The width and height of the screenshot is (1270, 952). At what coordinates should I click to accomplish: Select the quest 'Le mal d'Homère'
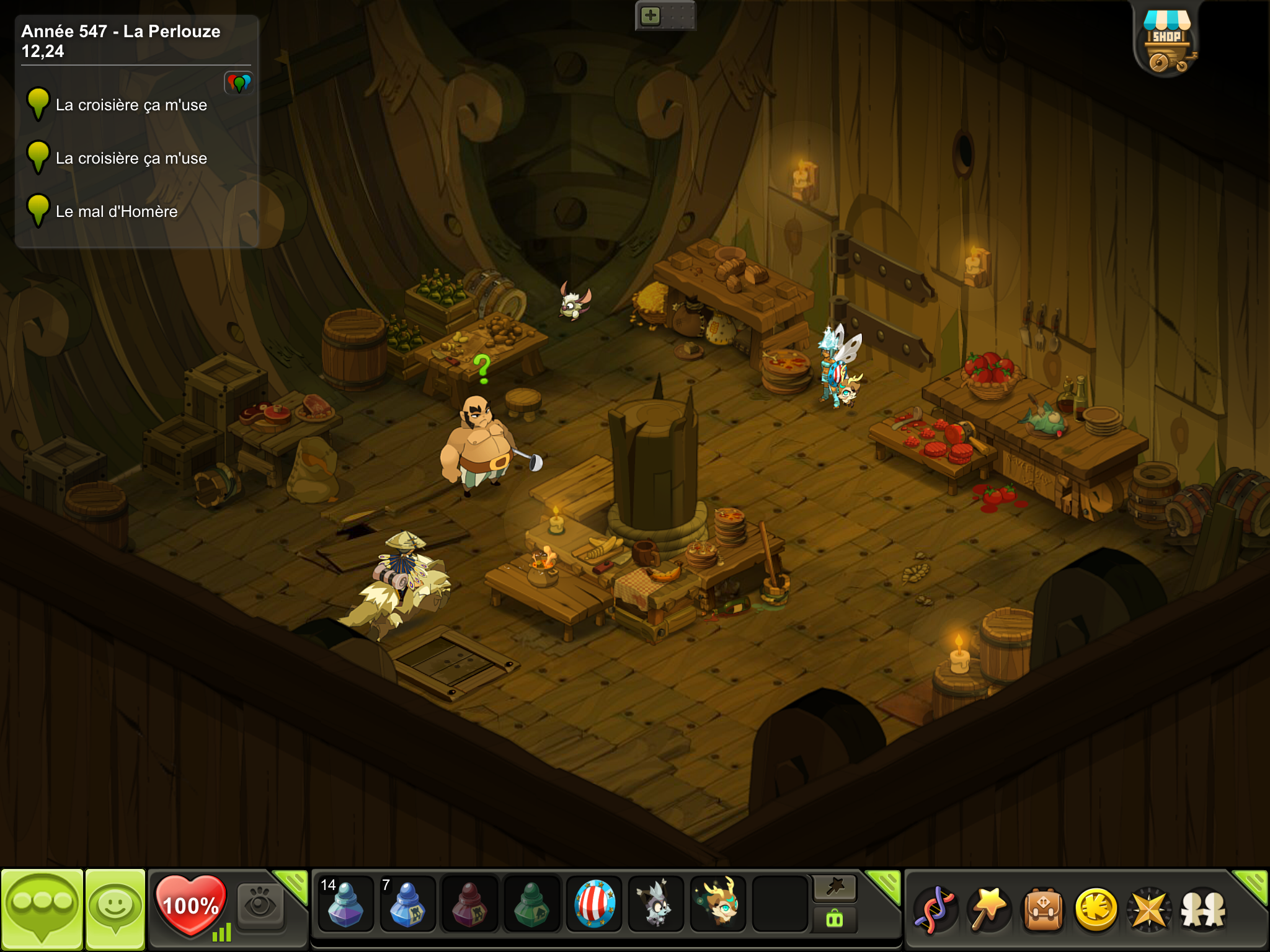click(117, 212)
